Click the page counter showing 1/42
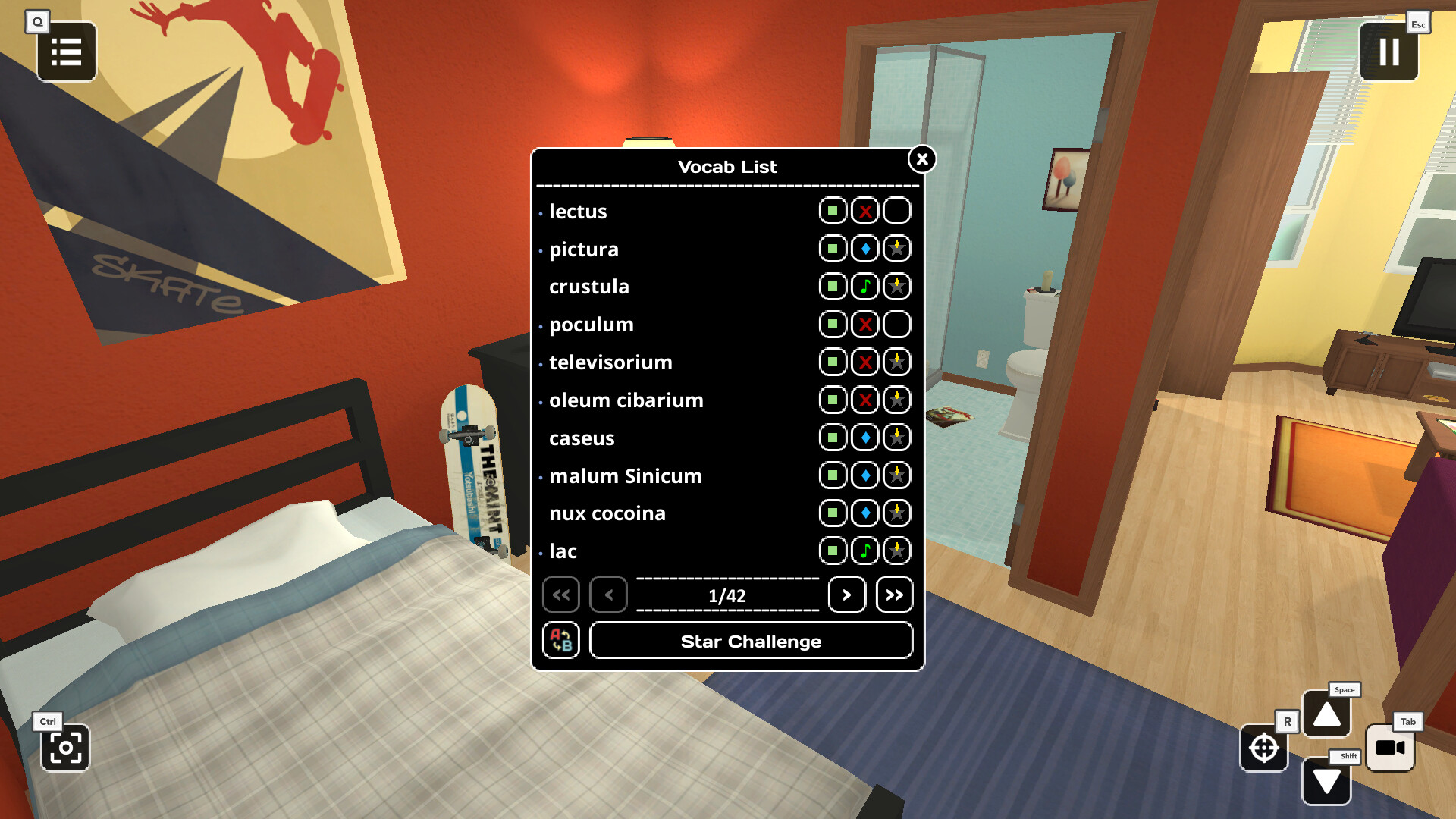The width and height of the screenshot is (1456, 819). click(x=727, y=595)
